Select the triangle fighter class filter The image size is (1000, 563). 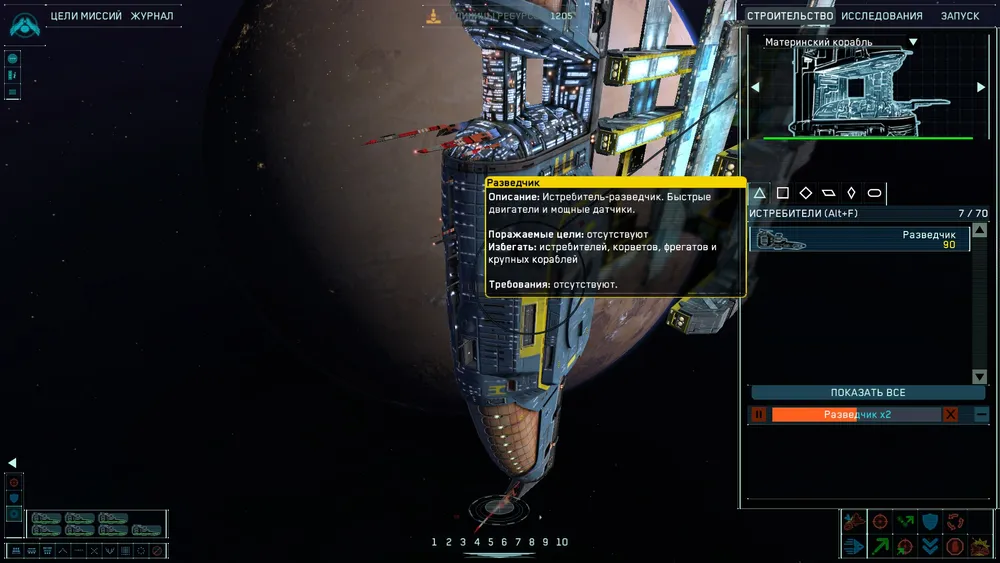760,193
